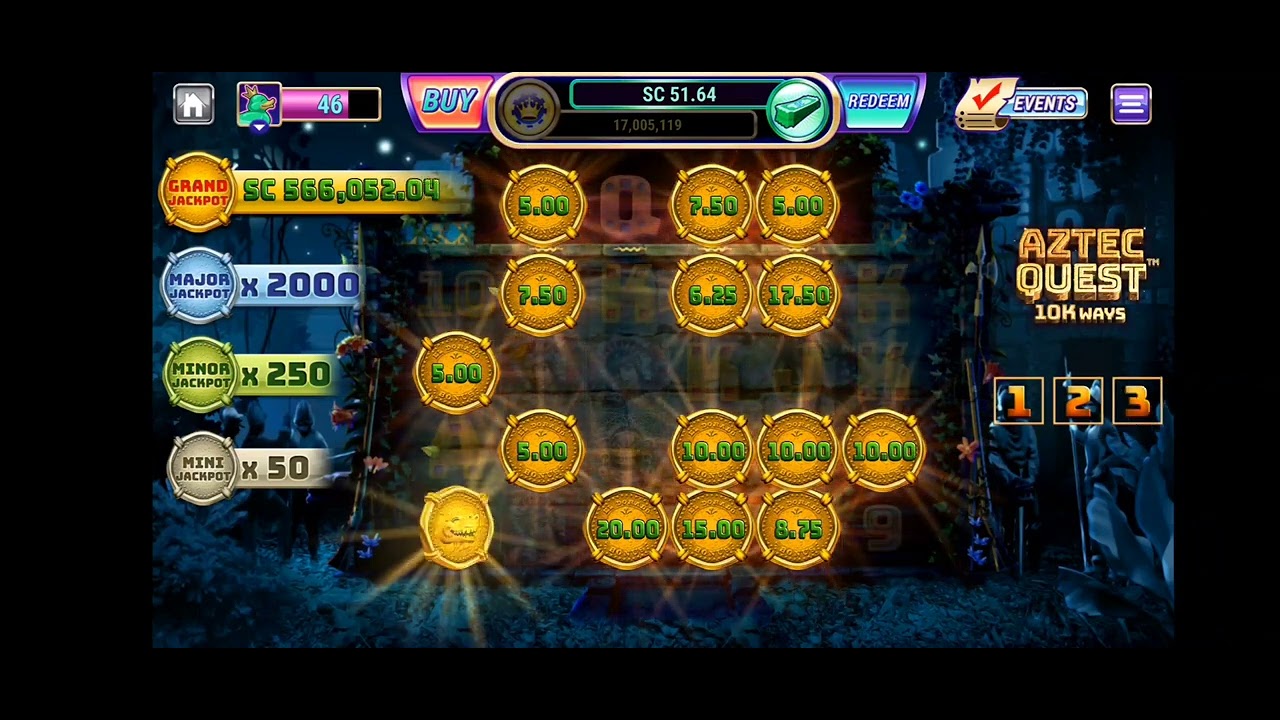Click the 17.50 coin on the reels
The height and width of the screenshot is (720, 1280).
(x=797, y=294)
